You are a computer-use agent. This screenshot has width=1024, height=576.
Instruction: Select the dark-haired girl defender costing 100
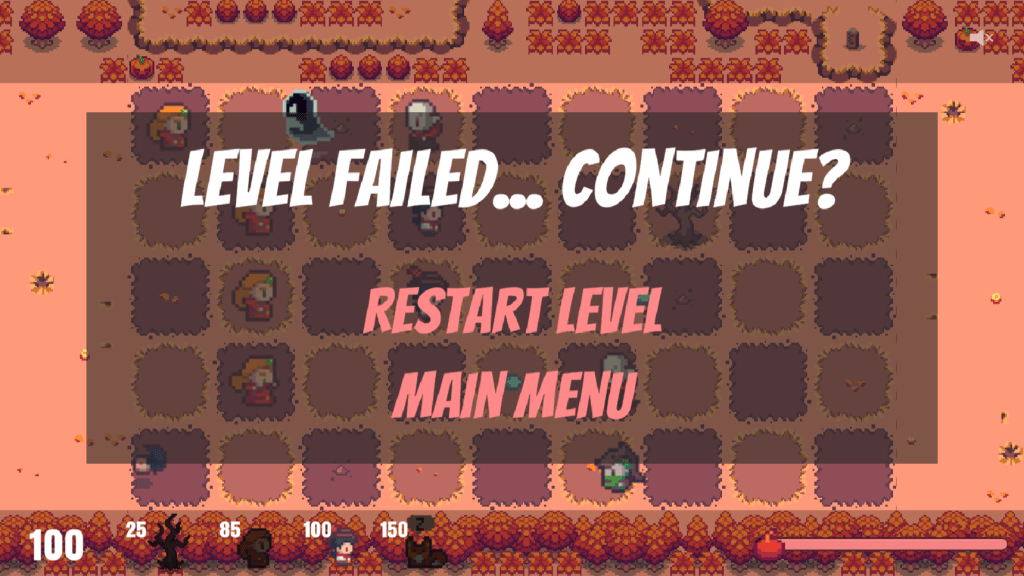[x=343, y=547]
